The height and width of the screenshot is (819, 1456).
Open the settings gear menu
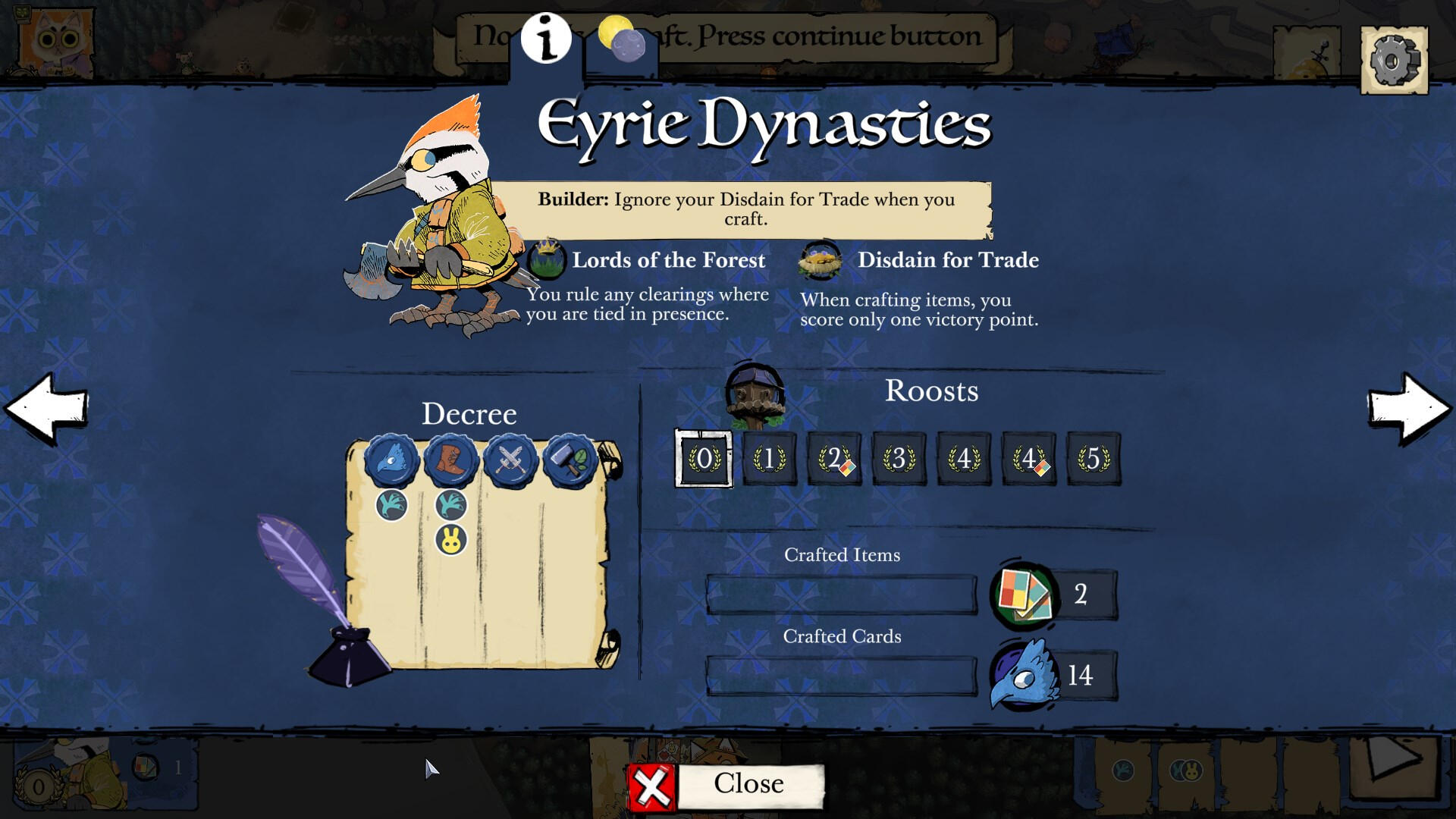click(1394, 60)
